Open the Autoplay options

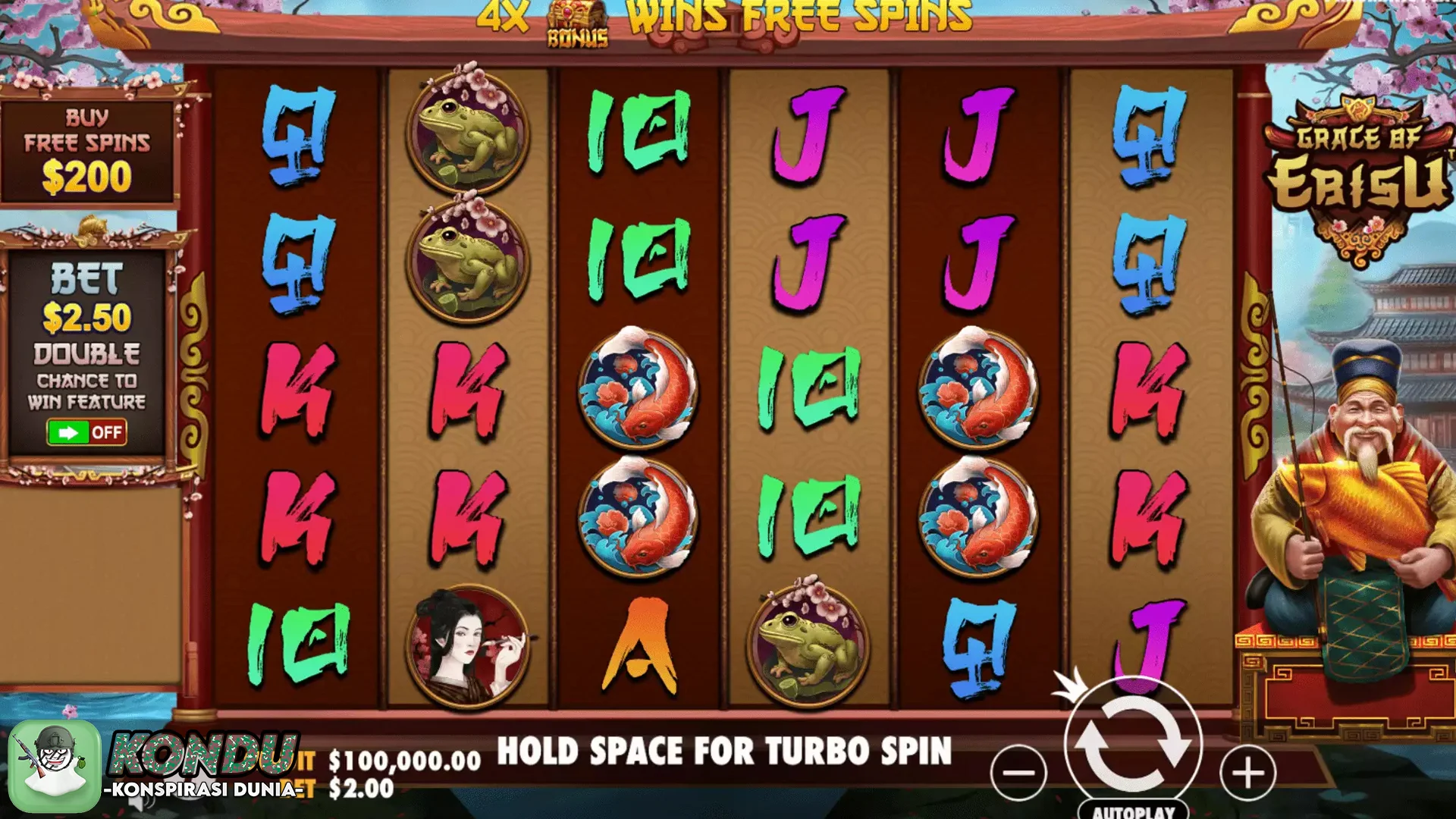tap(1133, 811)
